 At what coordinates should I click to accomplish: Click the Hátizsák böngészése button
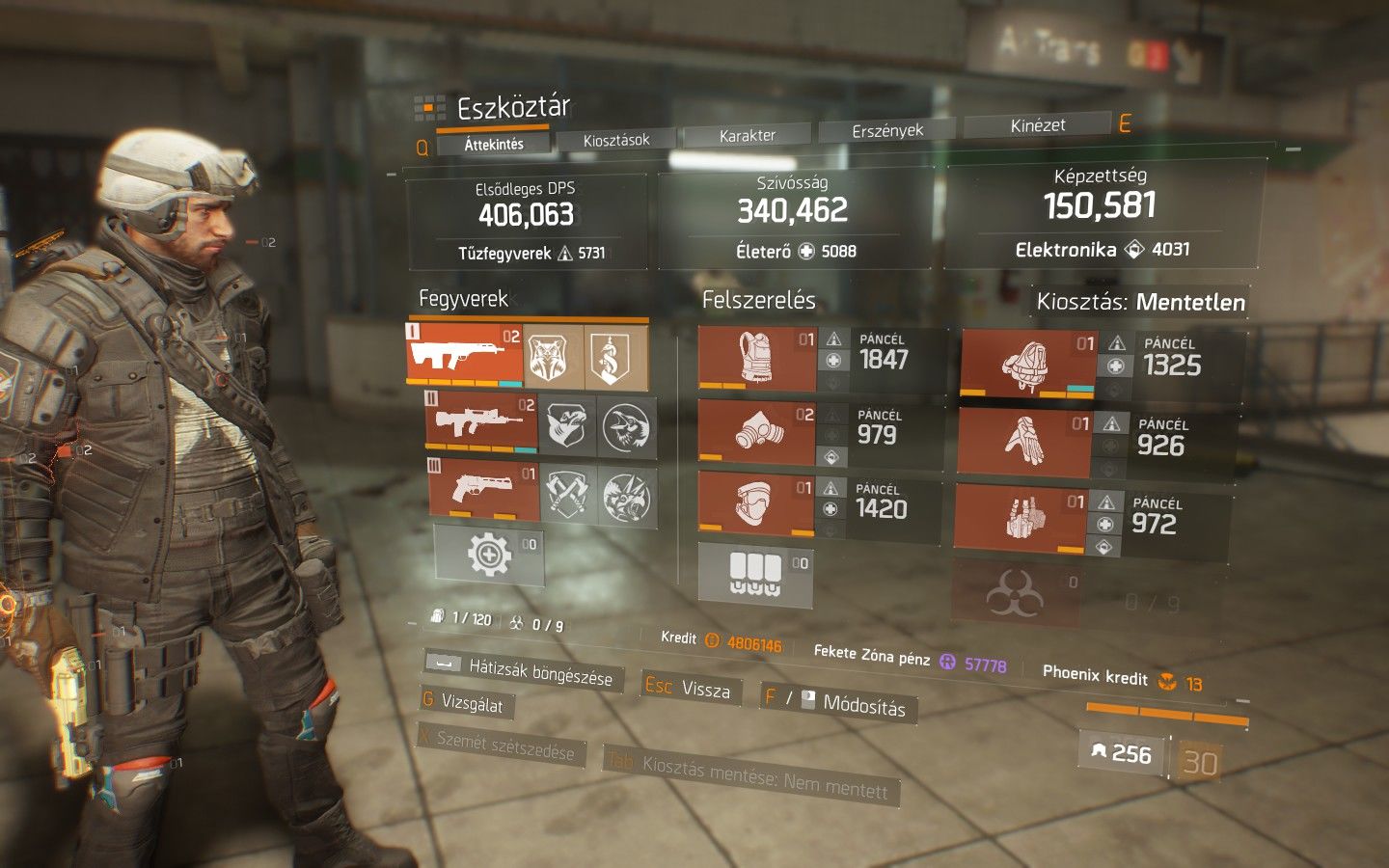pyautogui.click(x=524, y=669)
